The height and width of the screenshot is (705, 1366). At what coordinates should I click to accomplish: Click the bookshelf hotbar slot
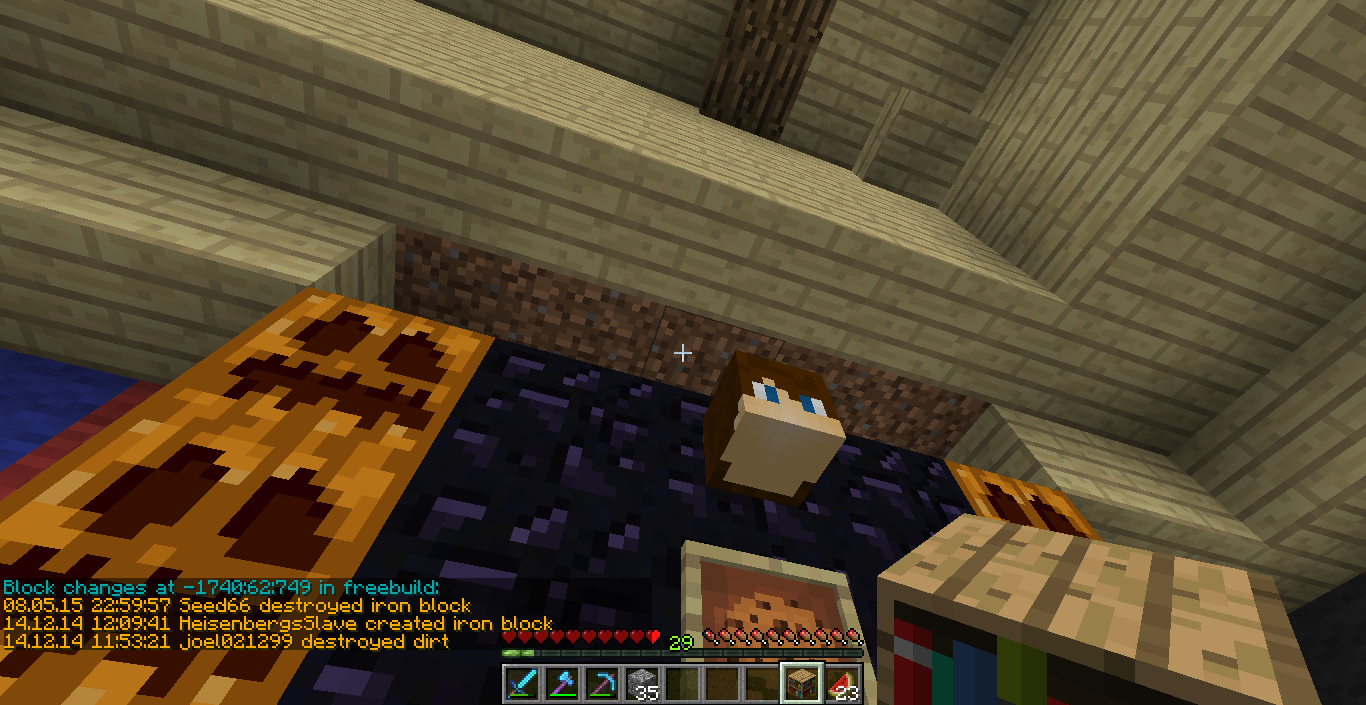point(802,683)
